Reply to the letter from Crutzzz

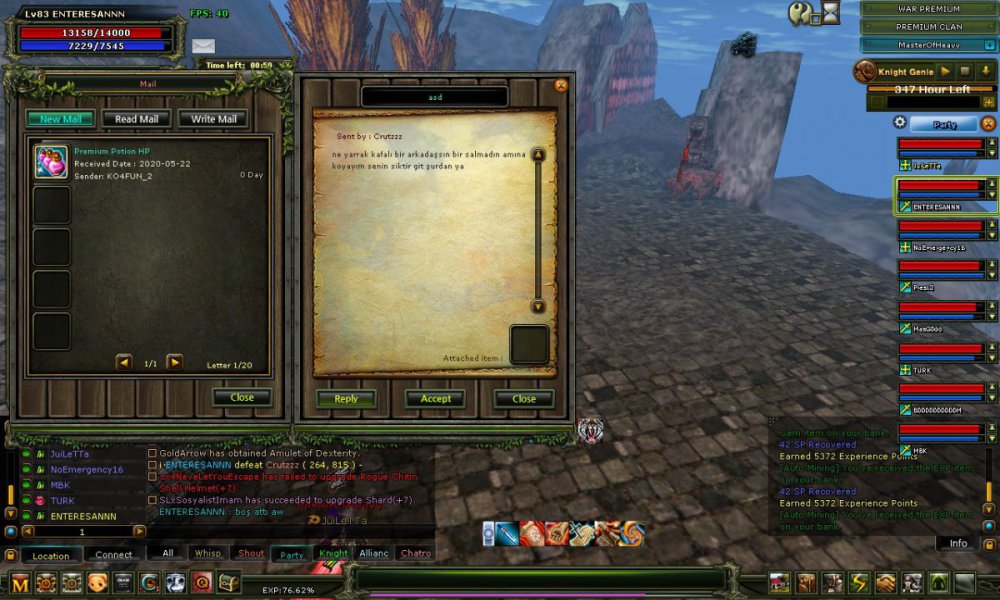[346, 398]
